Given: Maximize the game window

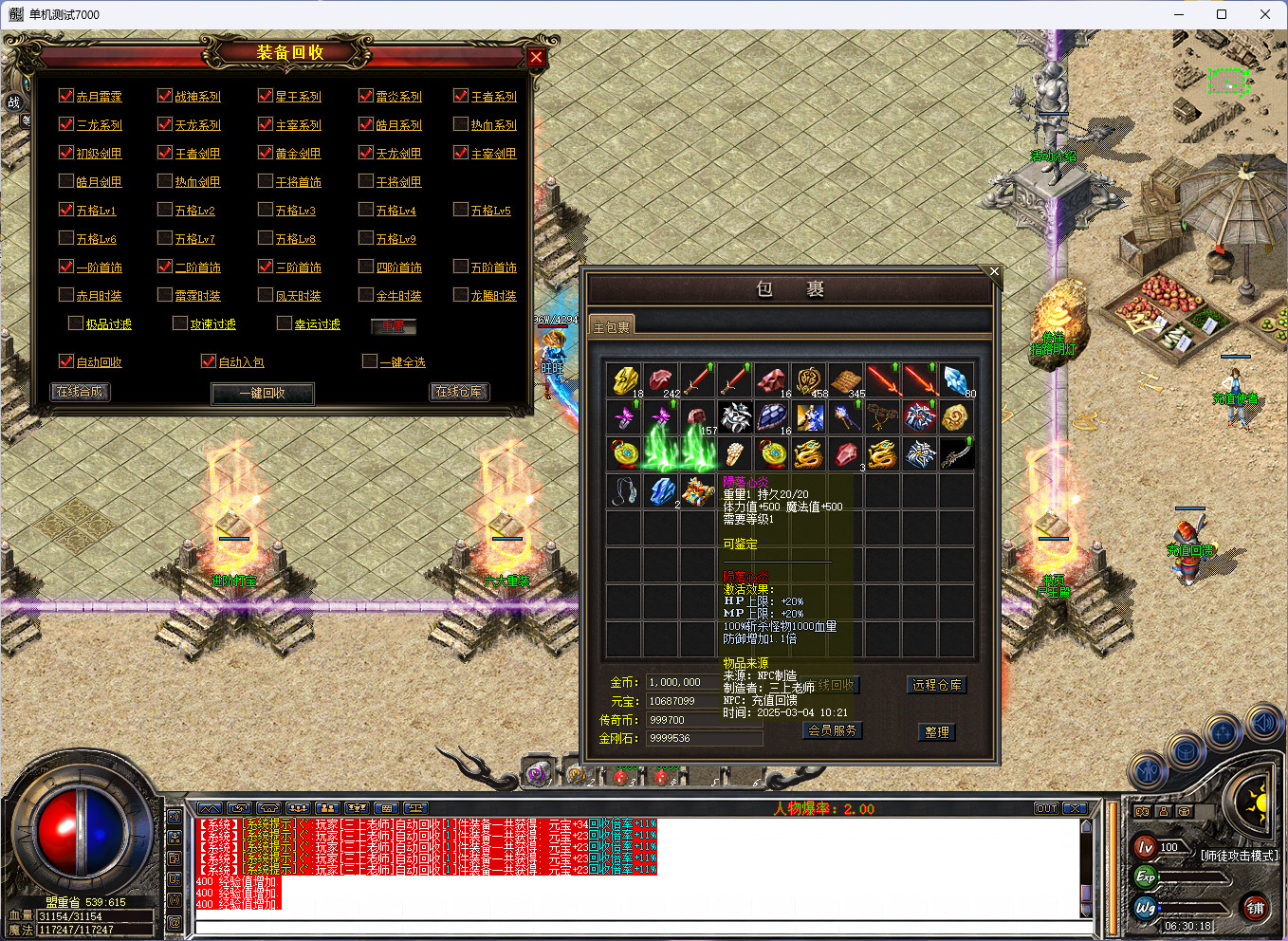Looking at the screenshot, I should click(x=1222, y=14).
